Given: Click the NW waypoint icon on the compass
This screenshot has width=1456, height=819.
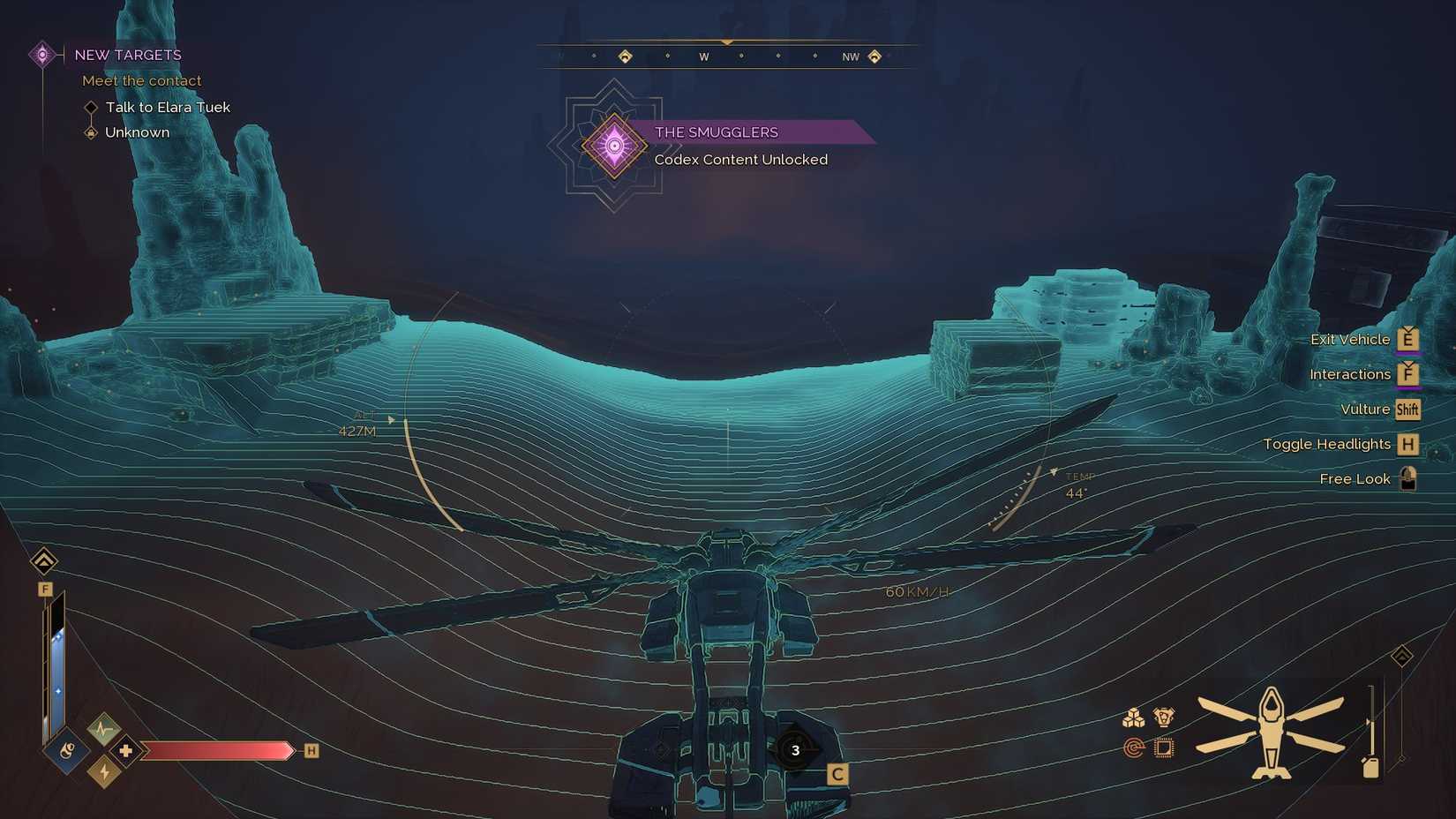Looking at the screenshot, I should (874, 56).
